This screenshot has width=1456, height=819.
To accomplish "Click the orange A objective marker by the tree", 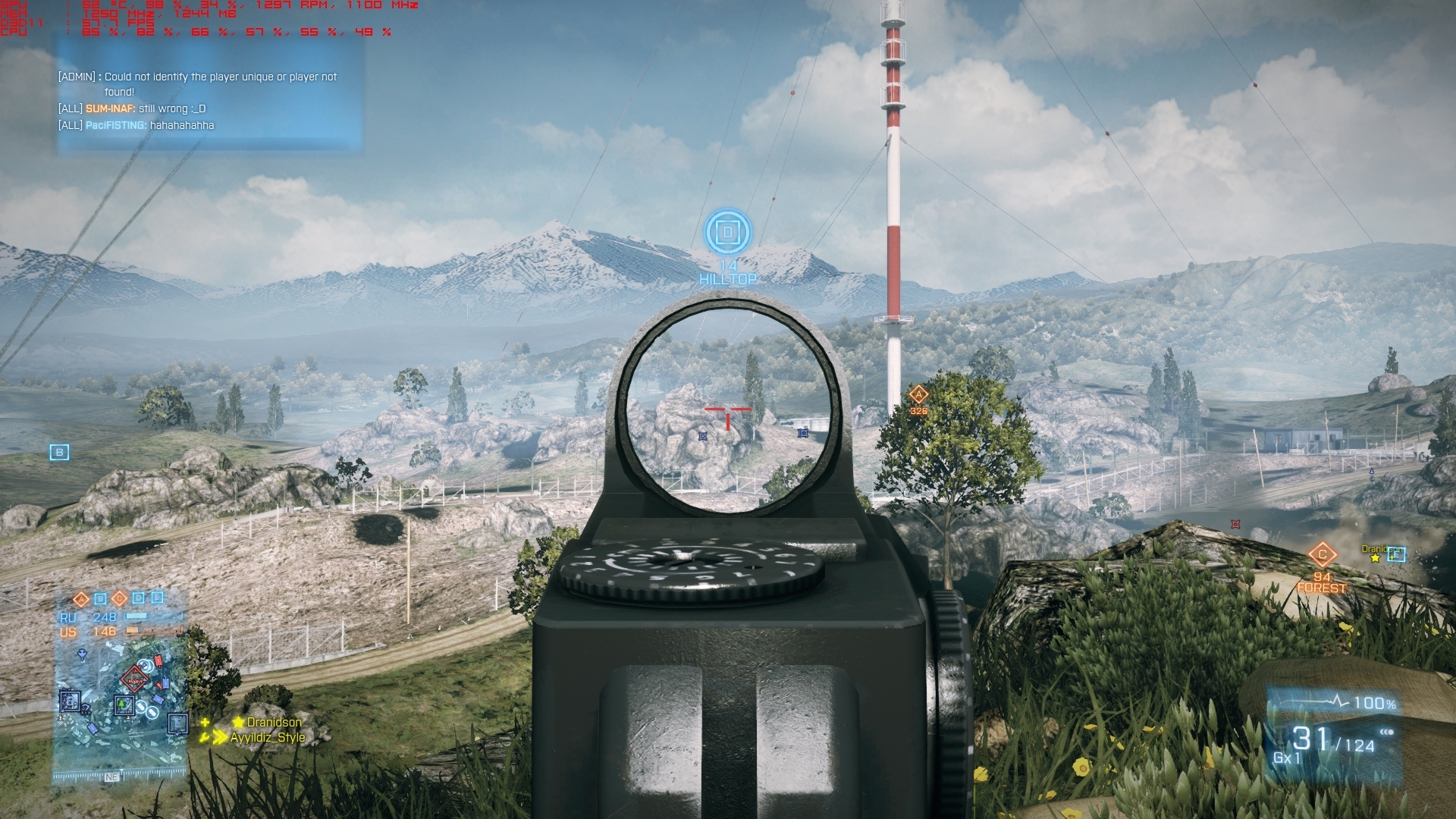I will (x=918, y=394).
